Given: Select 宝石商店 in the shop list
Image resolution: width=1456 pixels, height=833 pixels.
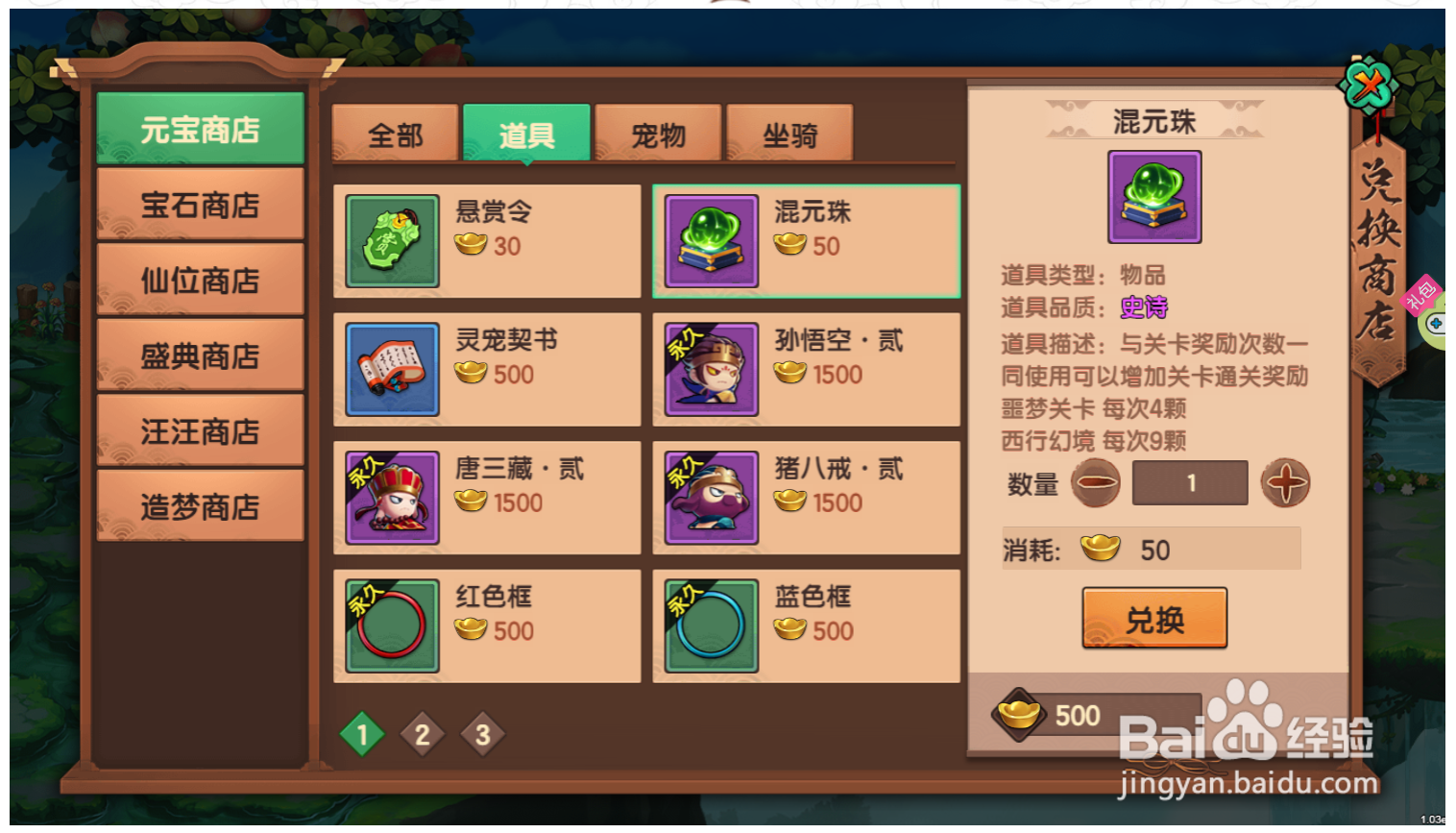Looking at the screenshot, I should pos(200,205).
